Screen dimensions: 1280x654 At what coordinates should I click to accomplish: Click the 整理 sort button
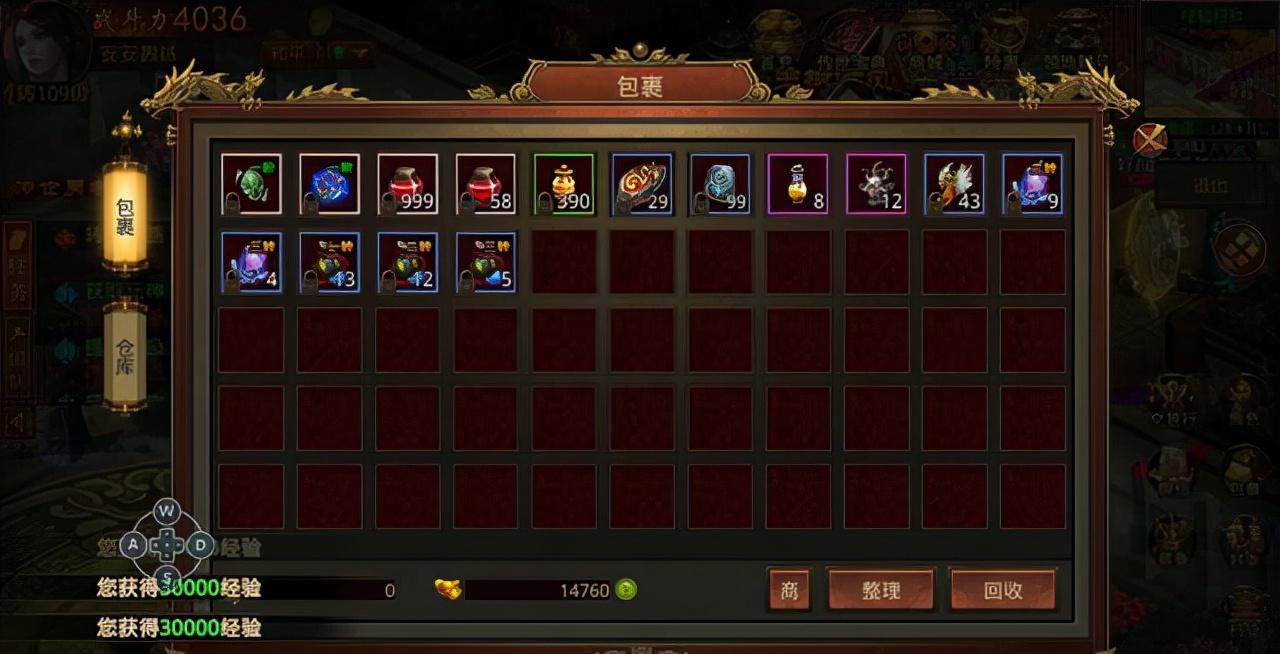(880, 590)
